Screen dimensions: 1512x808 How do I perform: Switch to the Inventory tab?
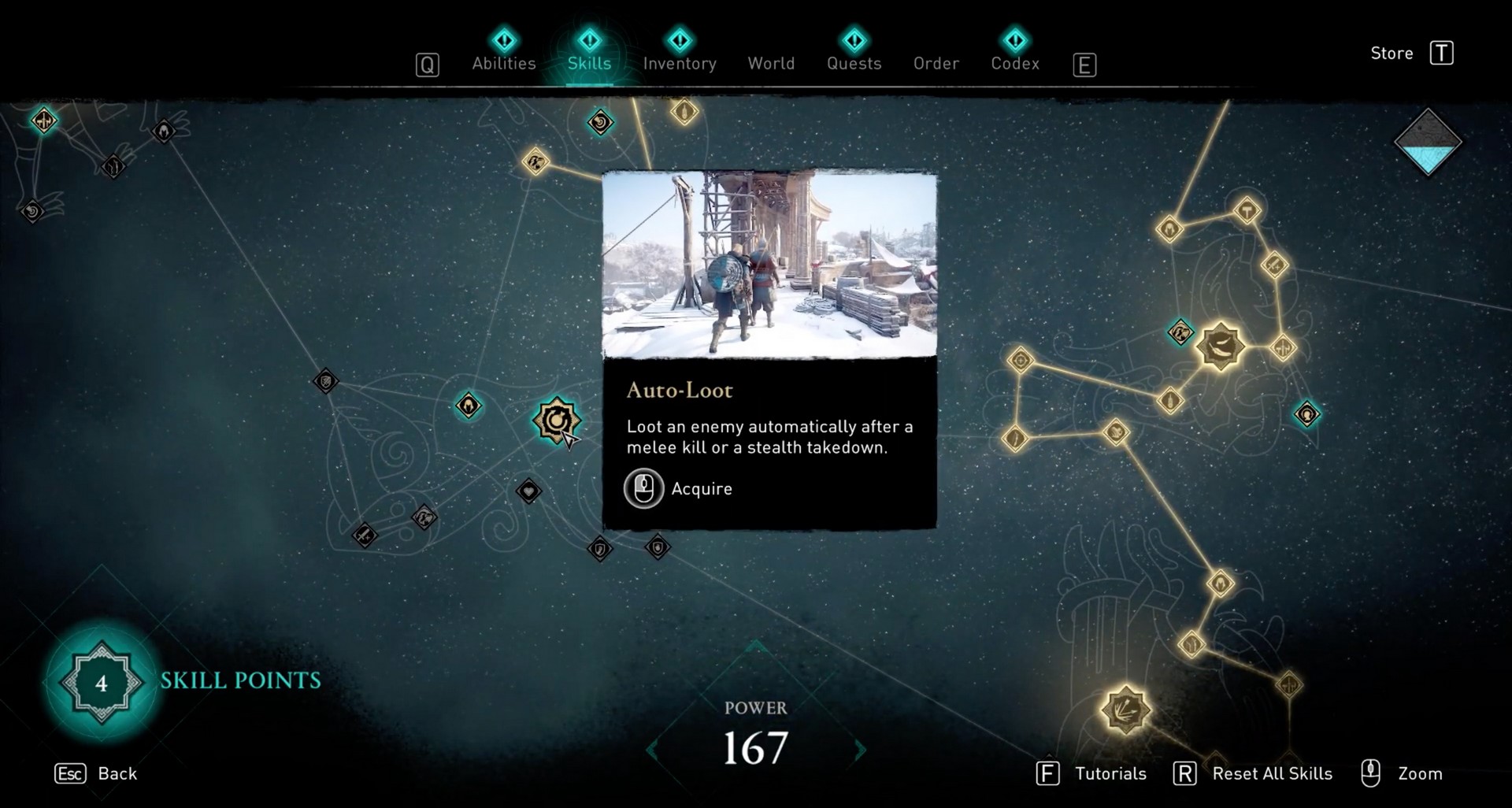tap(679, 63)
